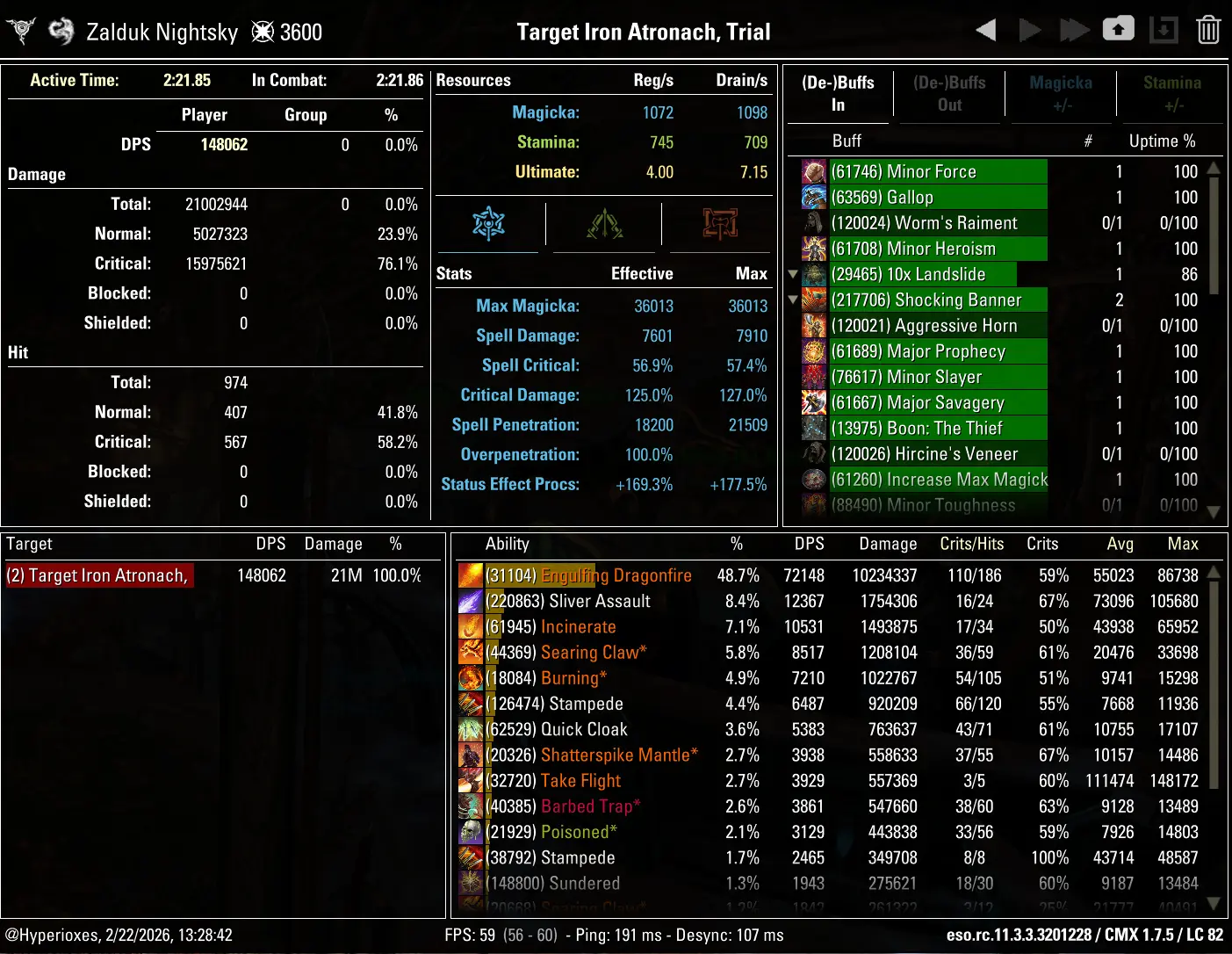Toggle the Minor Force buff row
Viewport: 1232px width, 954px height.
tap(922, 171)
